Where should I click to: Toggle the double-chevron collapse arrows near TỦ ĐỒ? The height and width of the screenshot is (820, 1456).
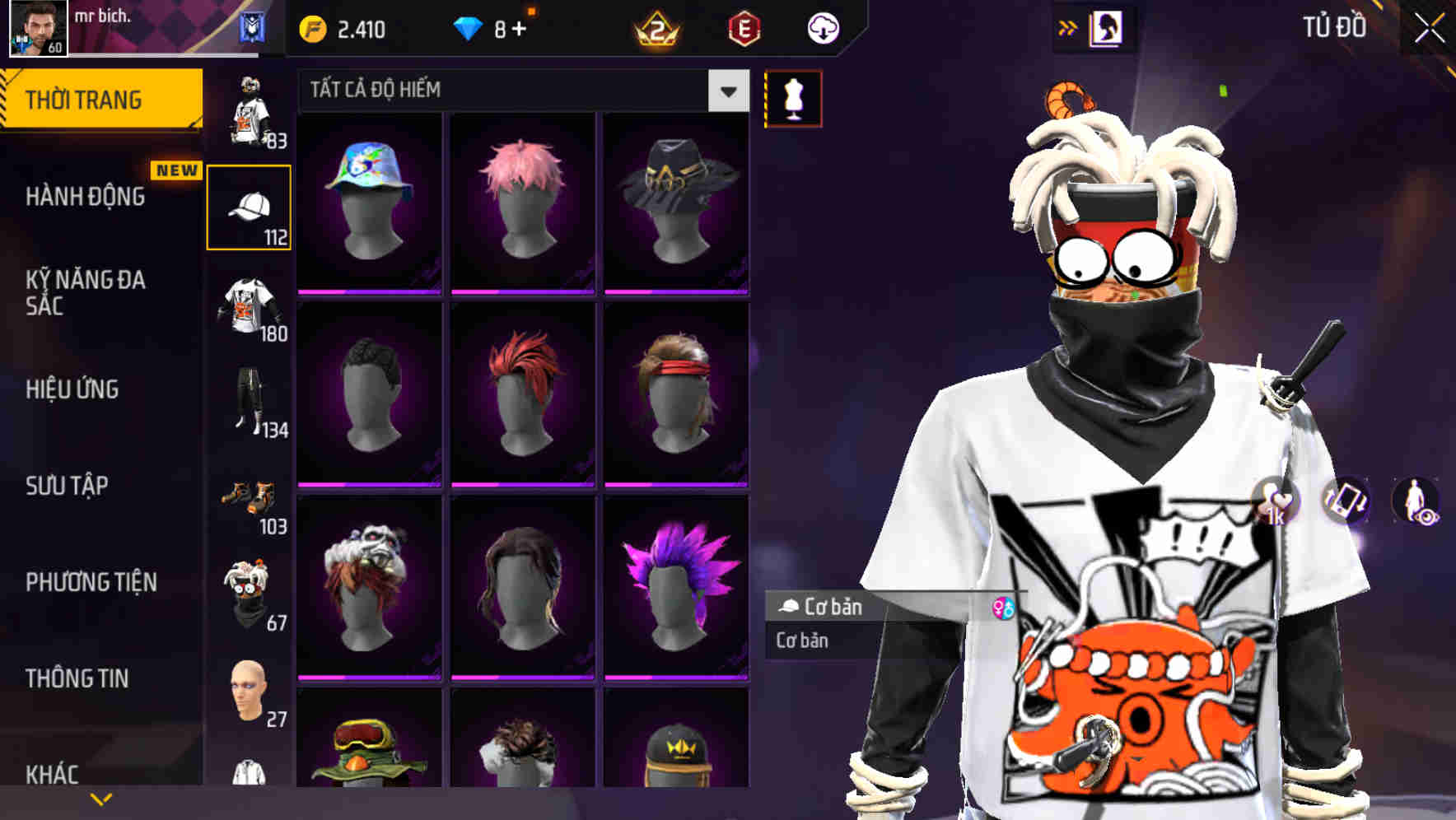pos(1067,26)
